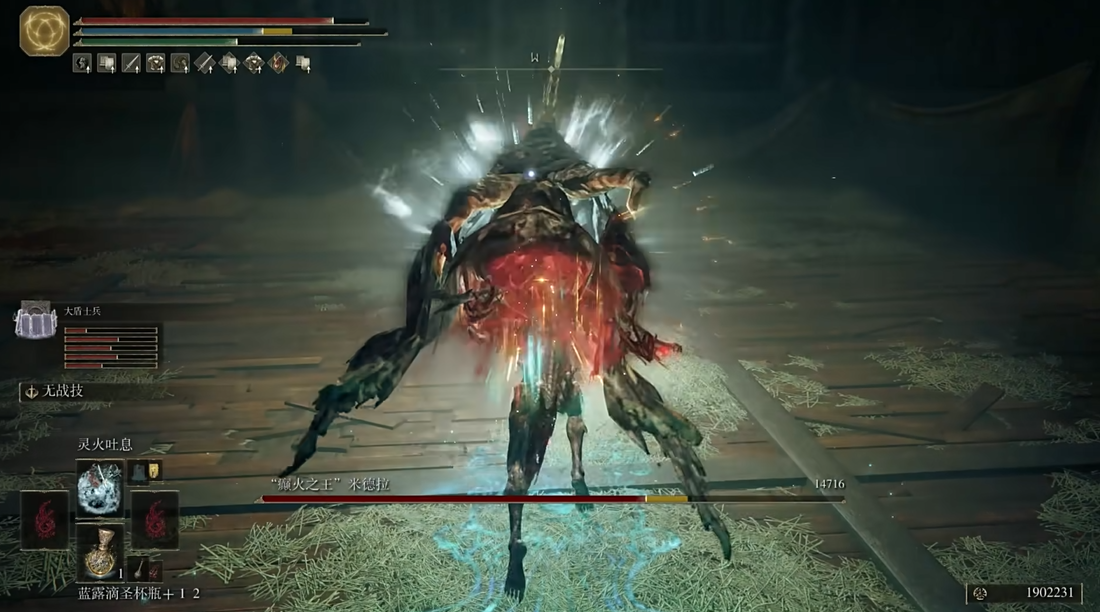Click the golden Great Rune emblem
The image size is (1100, 612).
coord(44,30)
